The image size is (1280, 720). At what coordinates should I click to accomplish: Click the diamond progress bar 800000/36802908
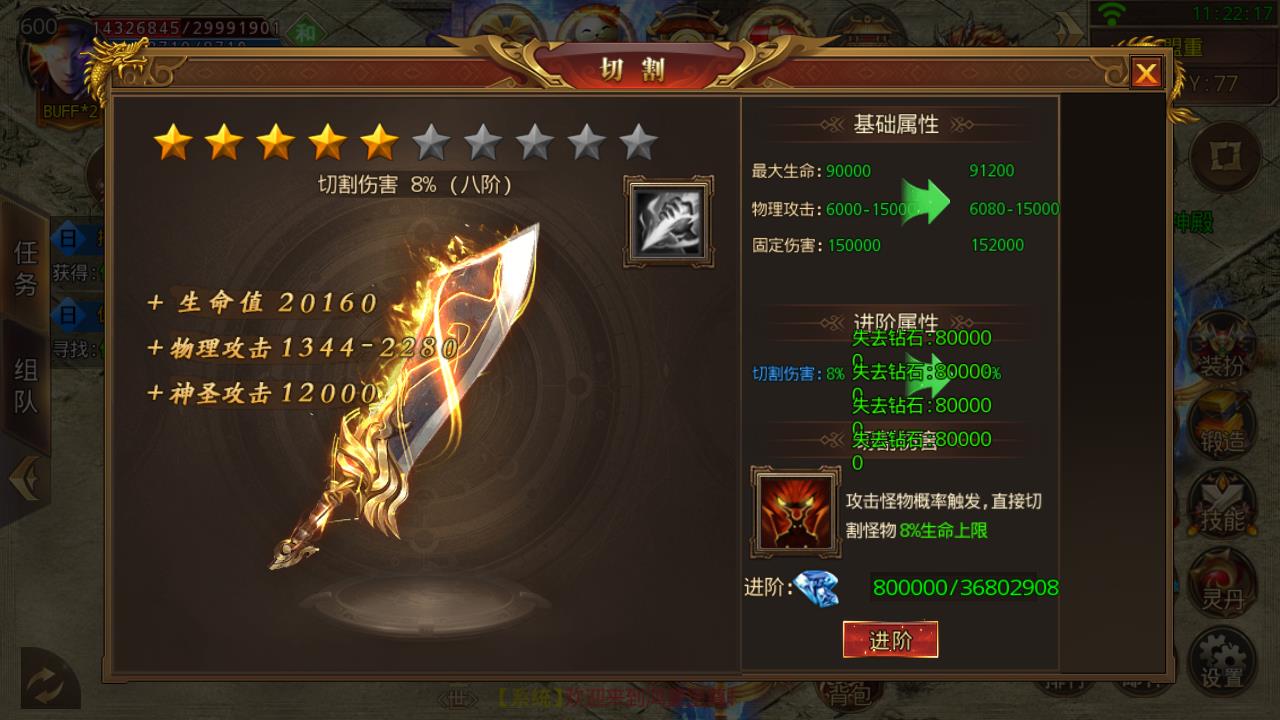(963, 588)
